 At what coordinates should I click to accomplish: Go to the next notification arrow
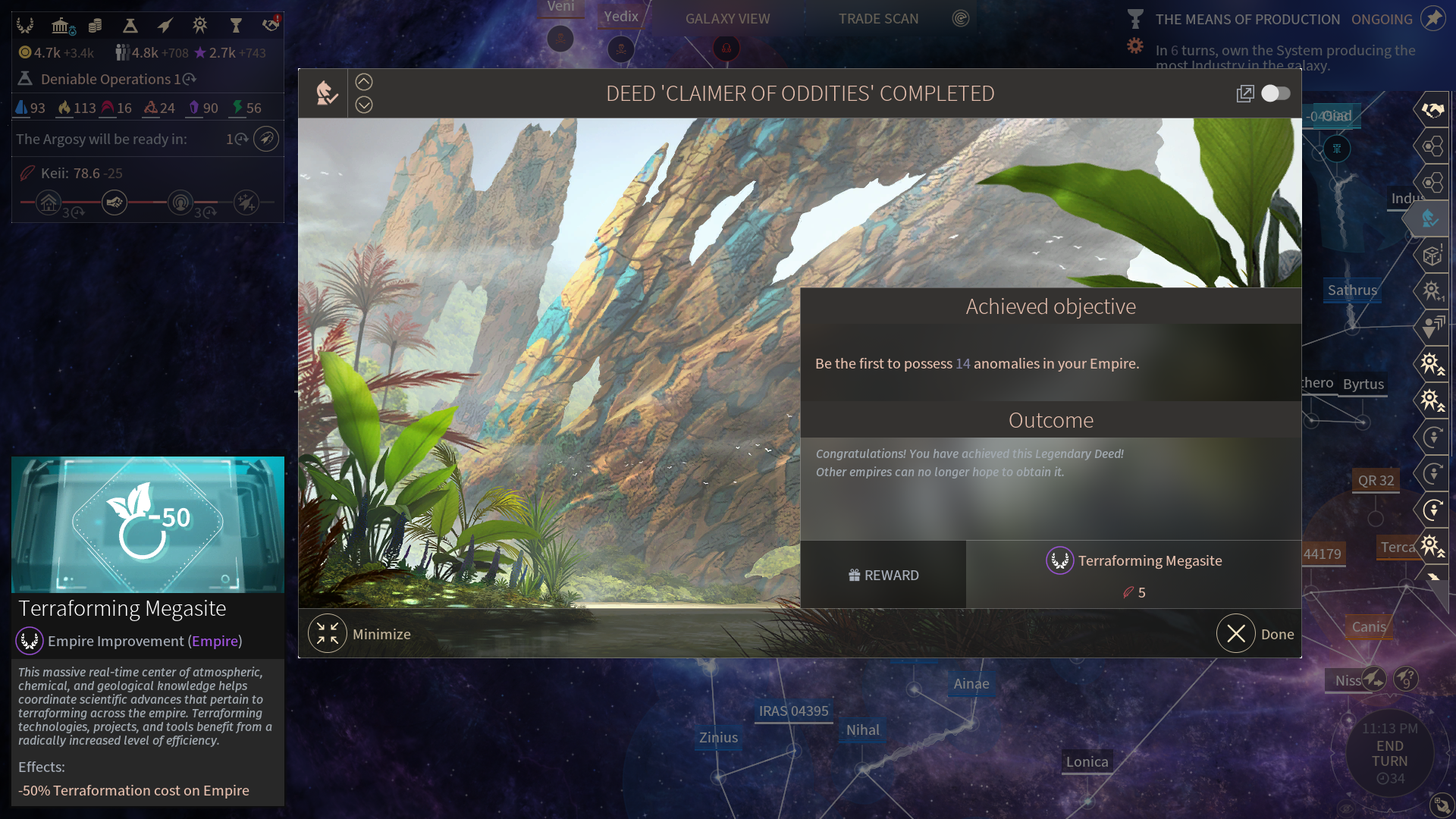[364, 105]
